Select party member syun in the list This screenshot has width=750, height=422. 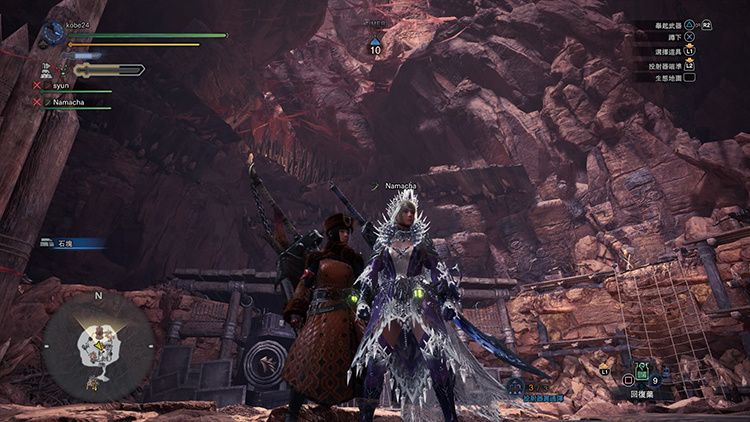[61, 86]
